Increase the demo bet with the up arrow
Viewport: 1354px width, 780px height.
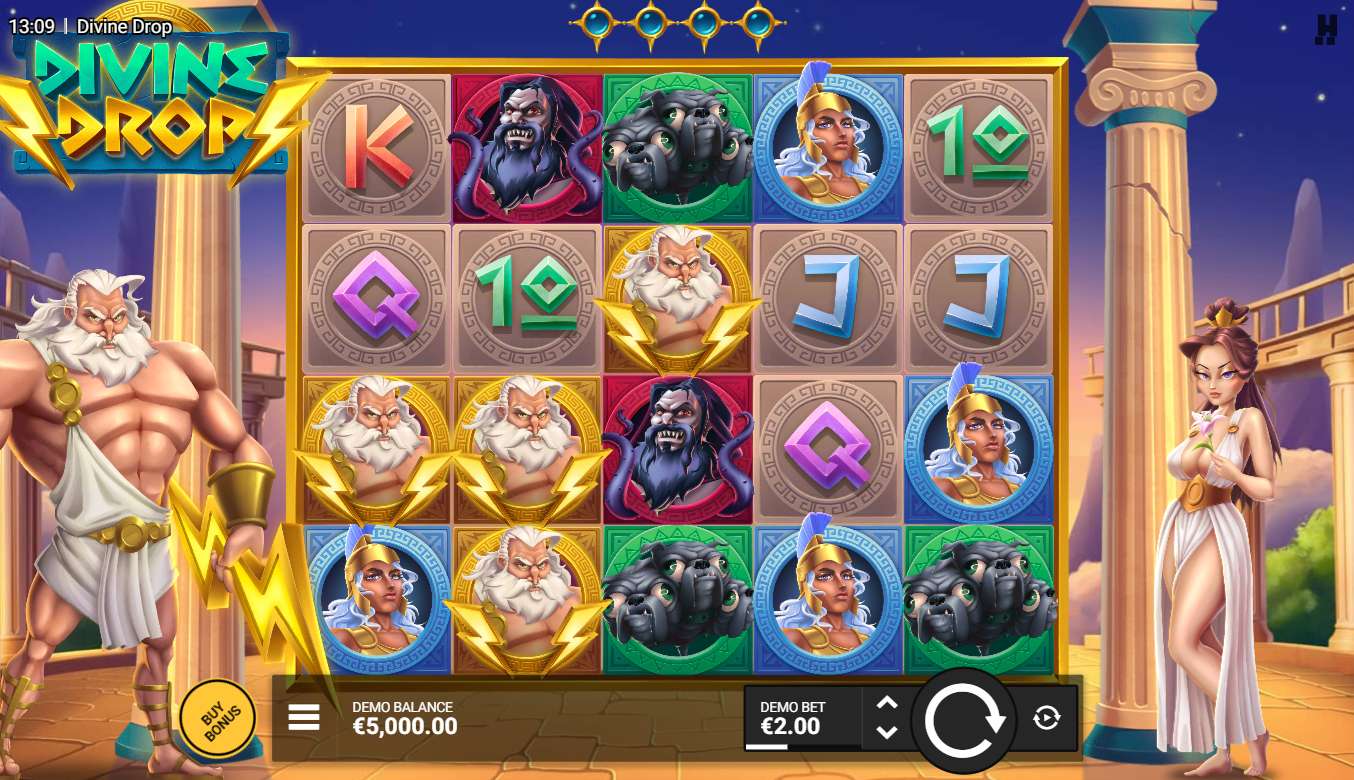(x=886, y=703)
